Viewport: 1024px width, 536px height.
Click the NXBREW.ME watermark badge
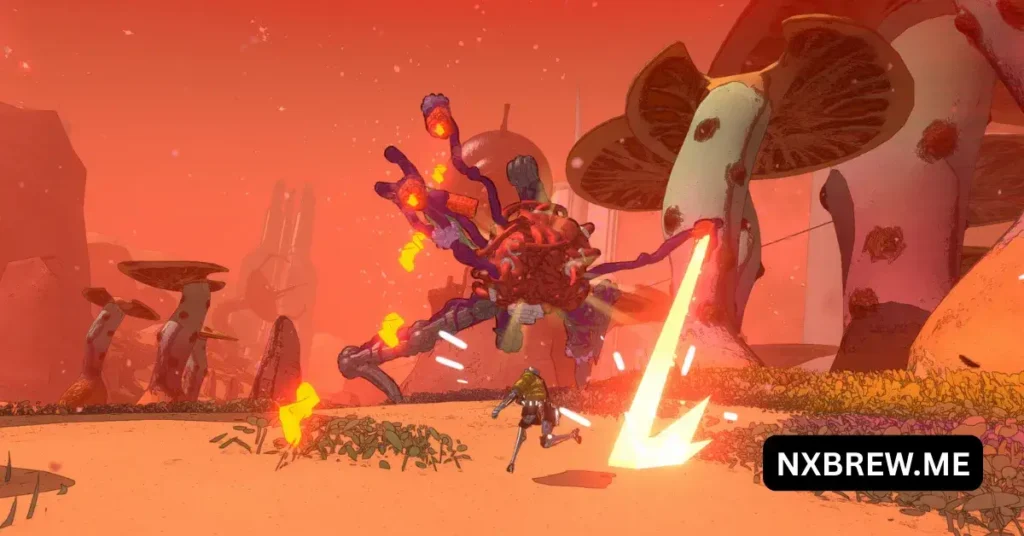[872, 463]
